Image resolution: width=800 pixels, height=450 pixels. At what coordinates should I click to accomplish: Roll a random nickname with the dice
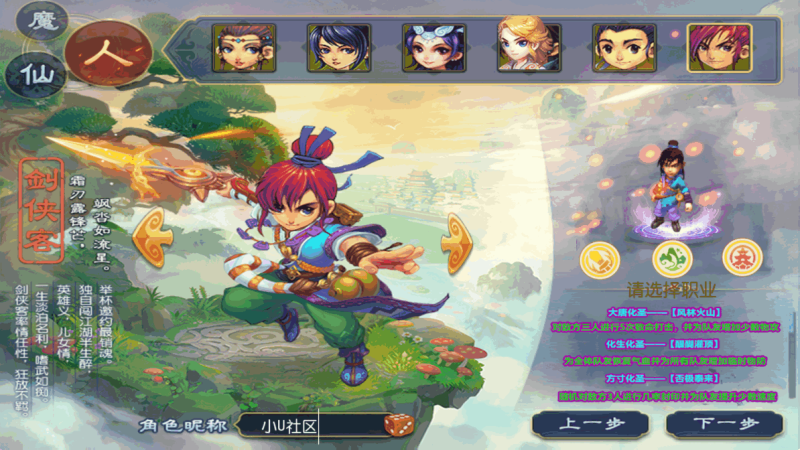pyautogui.click(x=396, y=425)
